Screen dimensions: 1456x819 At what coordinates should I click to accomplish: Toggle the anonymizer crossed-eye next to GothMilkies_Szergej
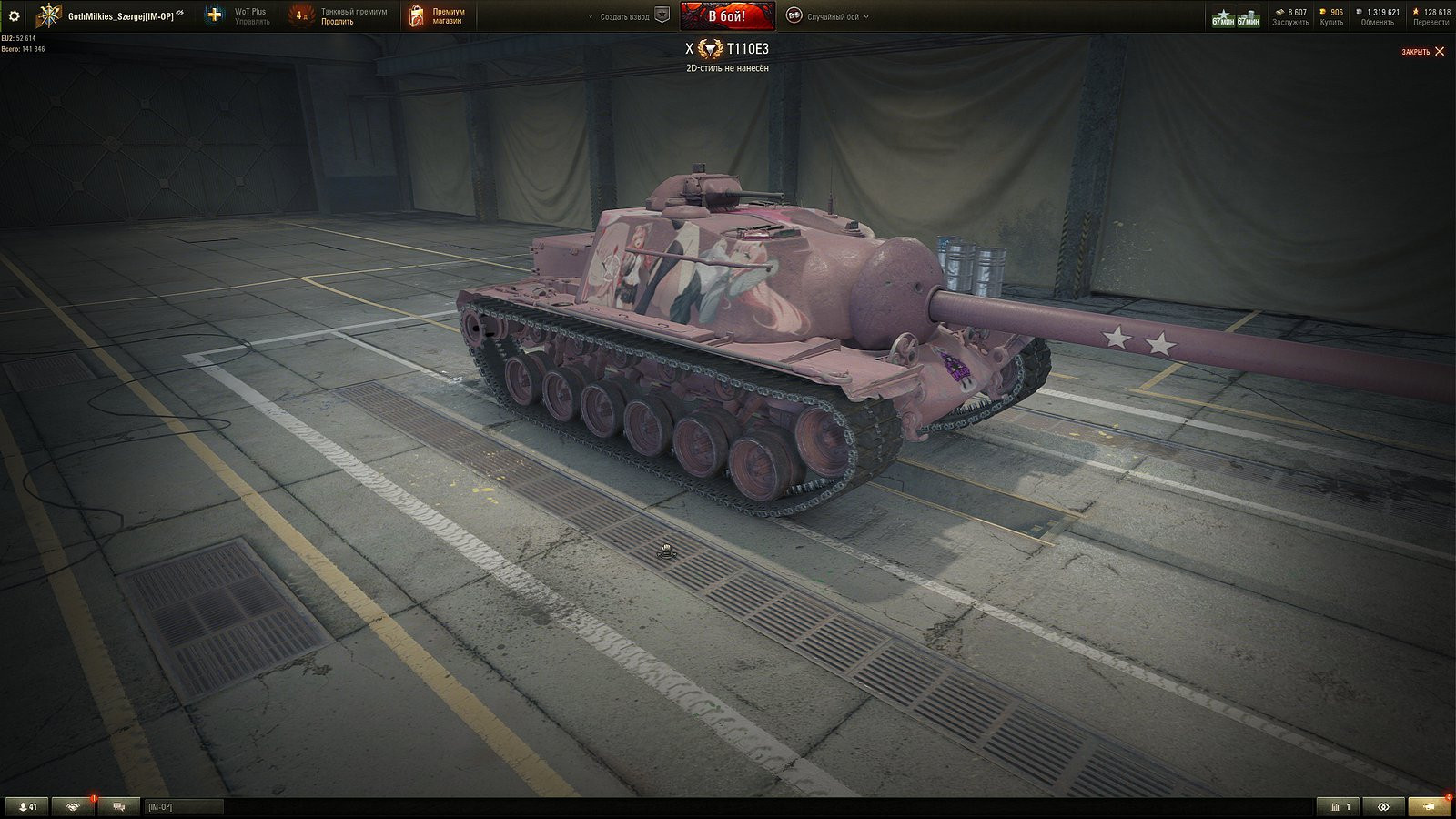(x=178, y=14)
